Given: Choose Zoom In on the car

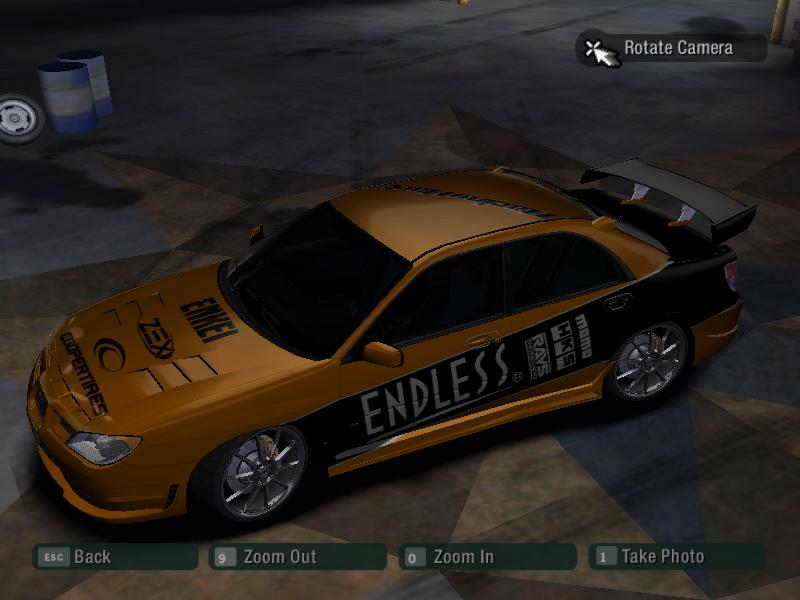Looking at the screenshot, I should [487, 557].
